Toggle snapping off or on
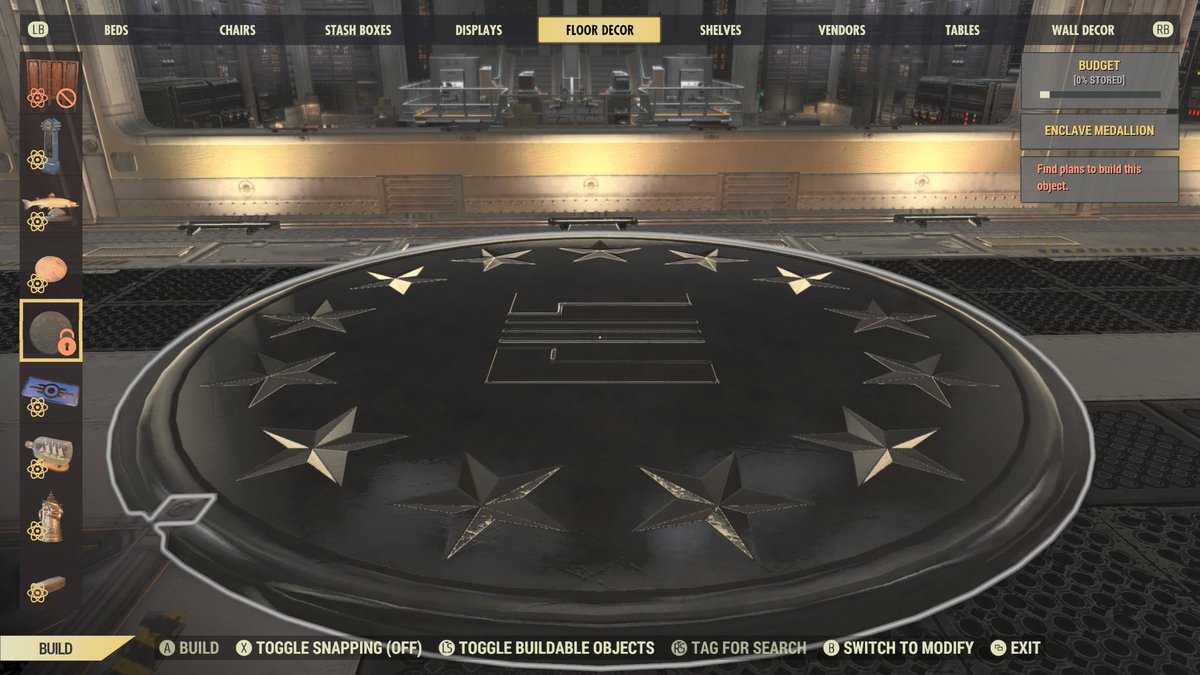Screen dimensions: 1200x675 click(328, 648)
